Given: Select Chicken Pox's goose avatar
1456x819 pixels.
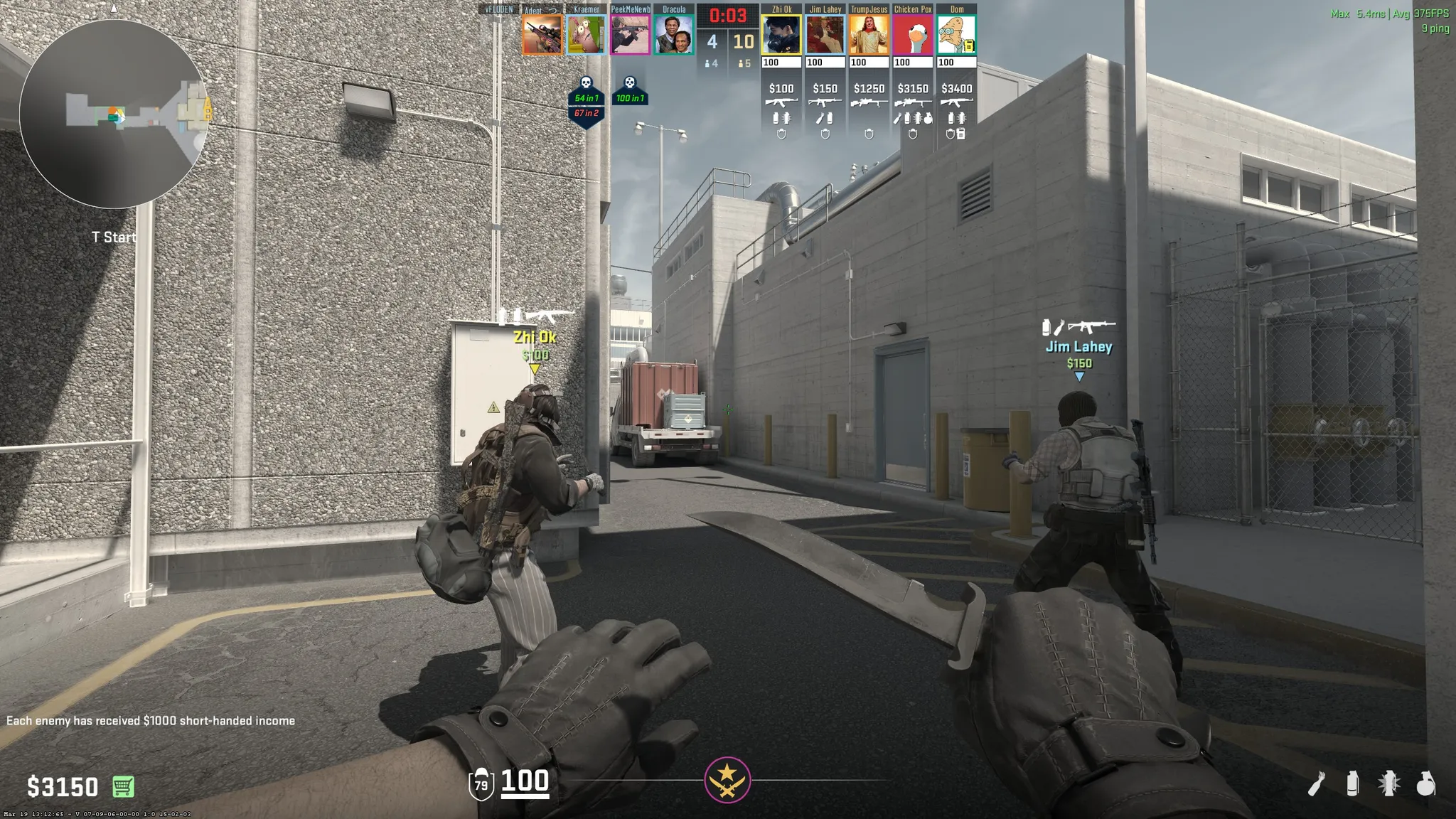Looking at the screenshot, I should pyautogui.click(x=913, y=35).
